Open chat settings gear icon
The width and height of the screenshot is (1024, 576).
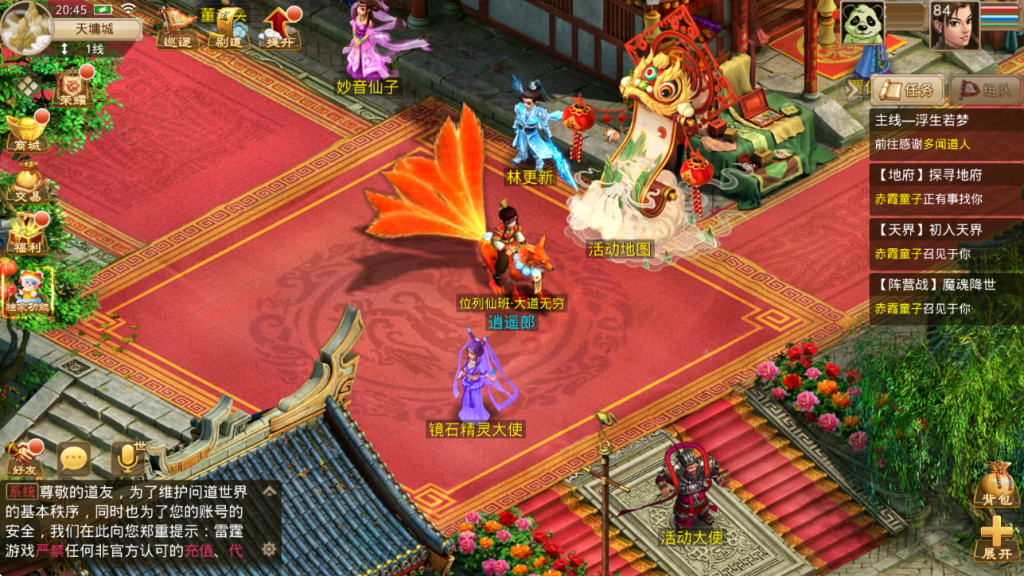click(x=269, y=548)
